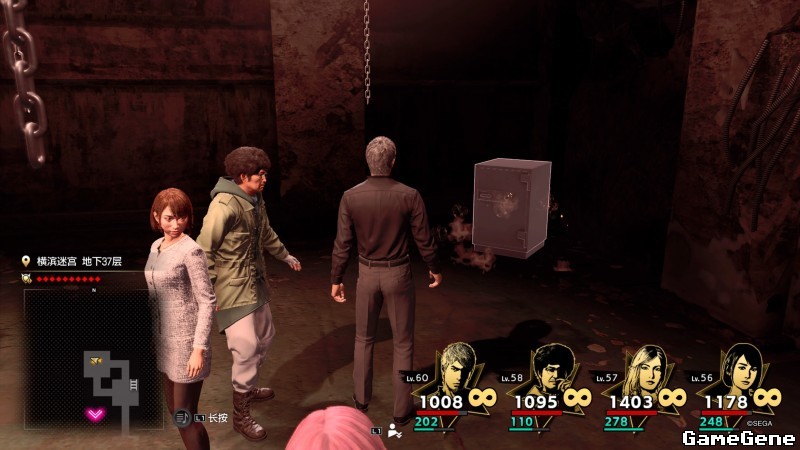The image size is (800, 450).
Task: Activate the party follow icon
Action: click(395, 431)
